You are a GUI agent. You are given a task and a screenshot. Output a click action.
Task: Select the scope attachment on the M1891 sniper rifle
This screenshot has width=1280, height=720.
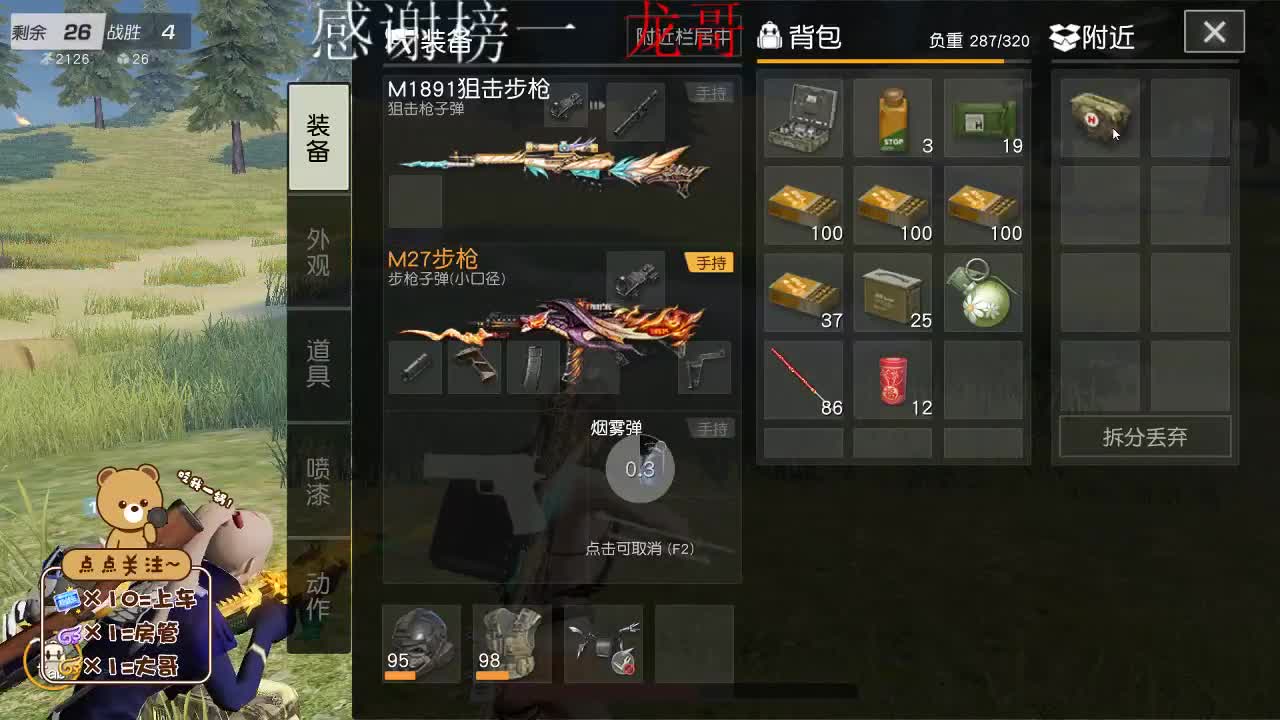pyautogui.click(x=637, y=111)
